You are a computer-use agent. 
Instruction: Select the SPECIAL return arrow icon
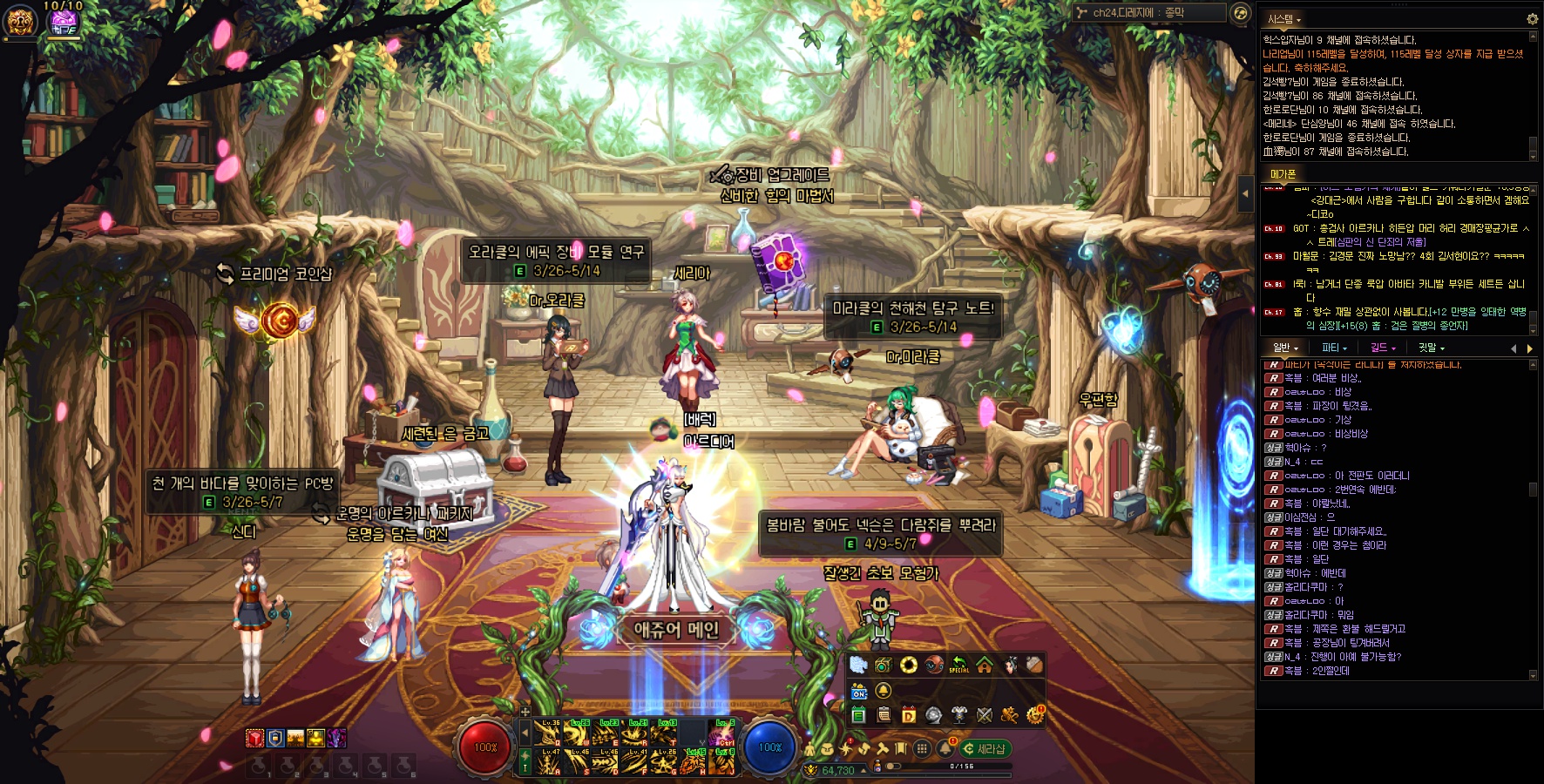[x=959, y=666]
